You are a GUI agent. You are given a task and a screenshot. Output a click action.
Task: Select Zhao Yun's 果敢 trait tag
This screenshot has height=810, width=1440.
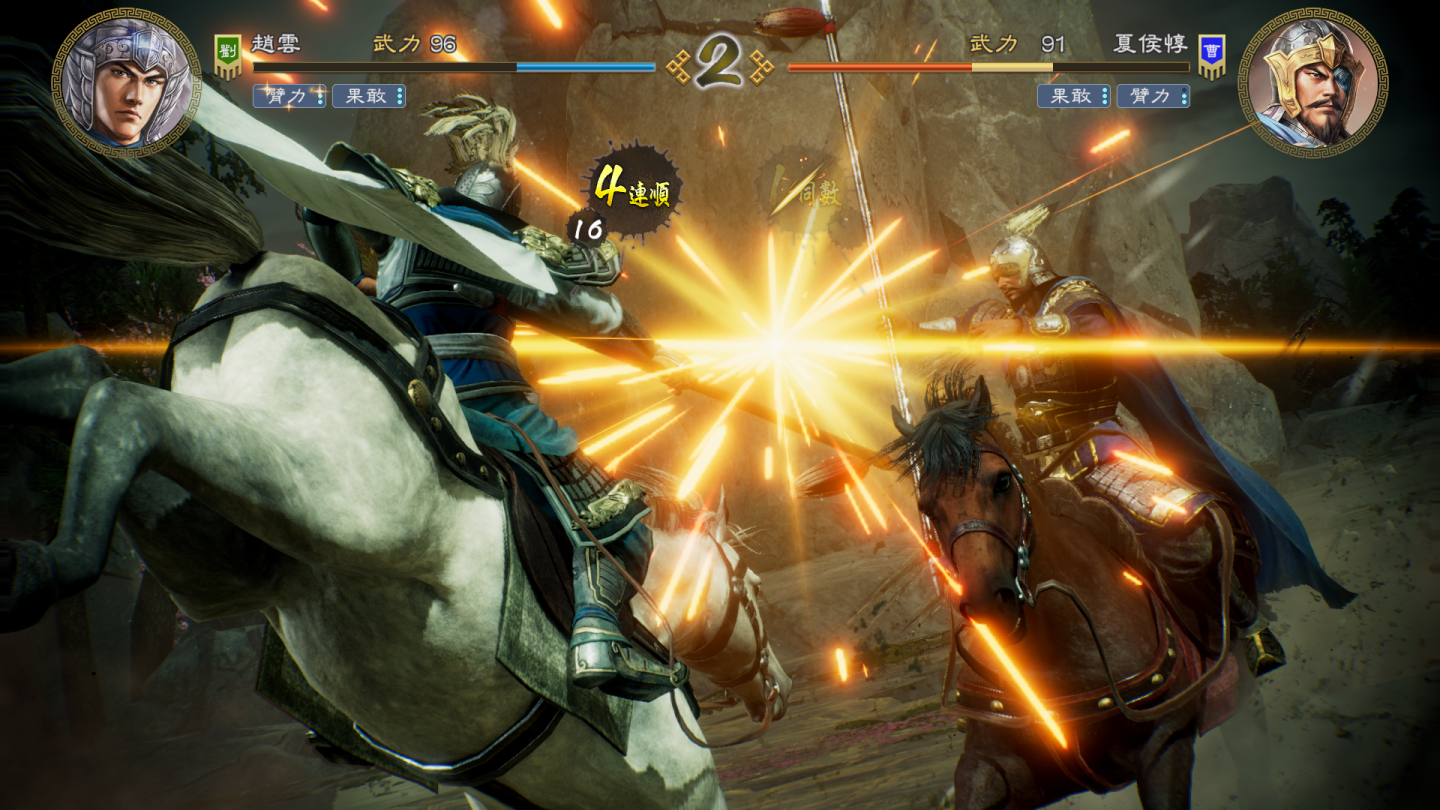tap(368, 96)
